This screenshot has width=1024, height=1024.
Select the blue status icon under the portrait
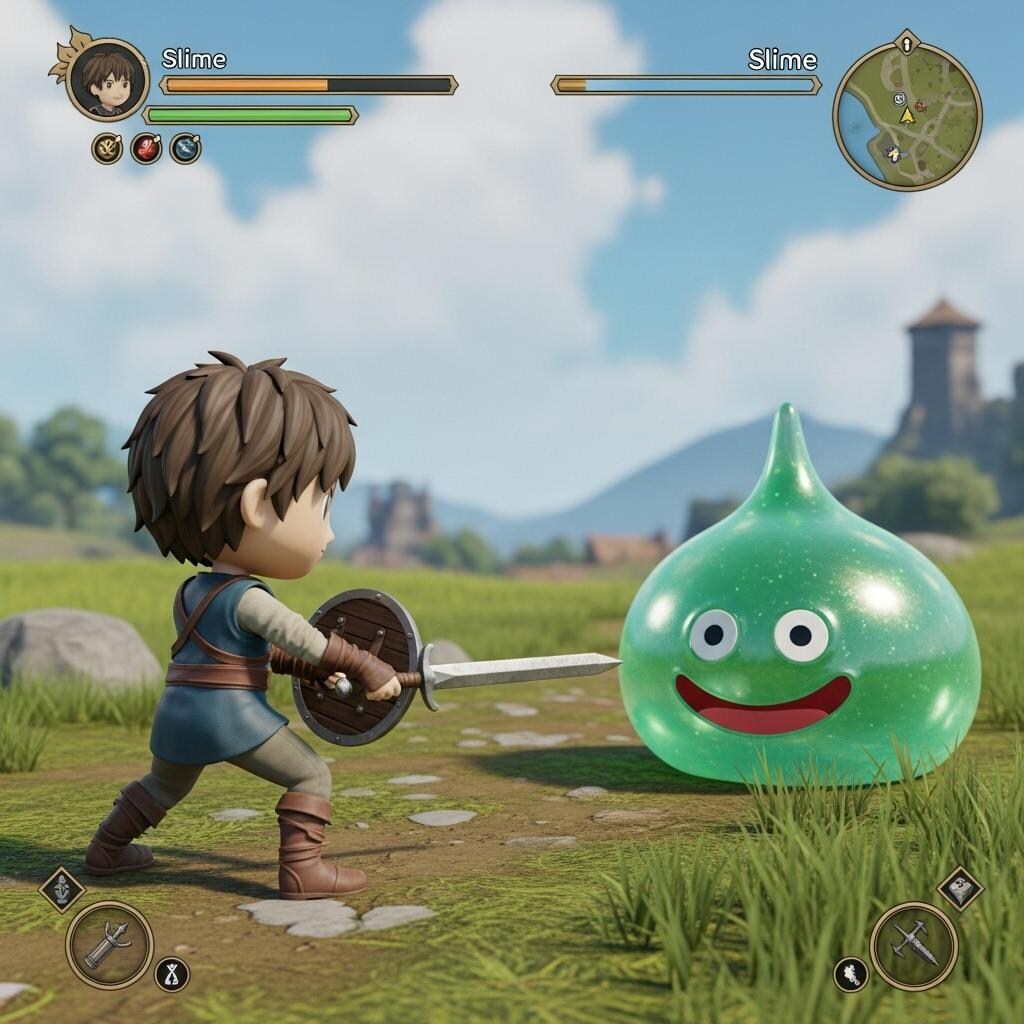185,149
